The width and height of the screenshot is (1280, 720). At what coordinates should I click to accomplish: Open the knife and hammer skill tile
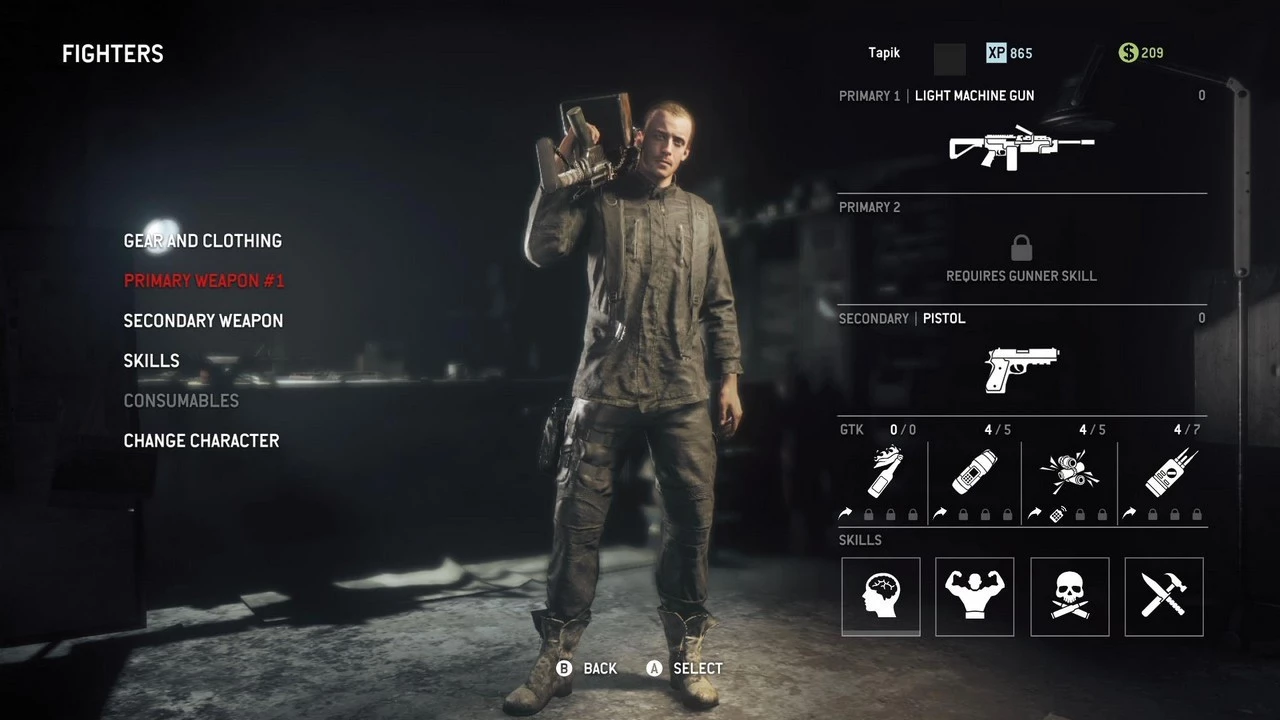coord(1164,597)
